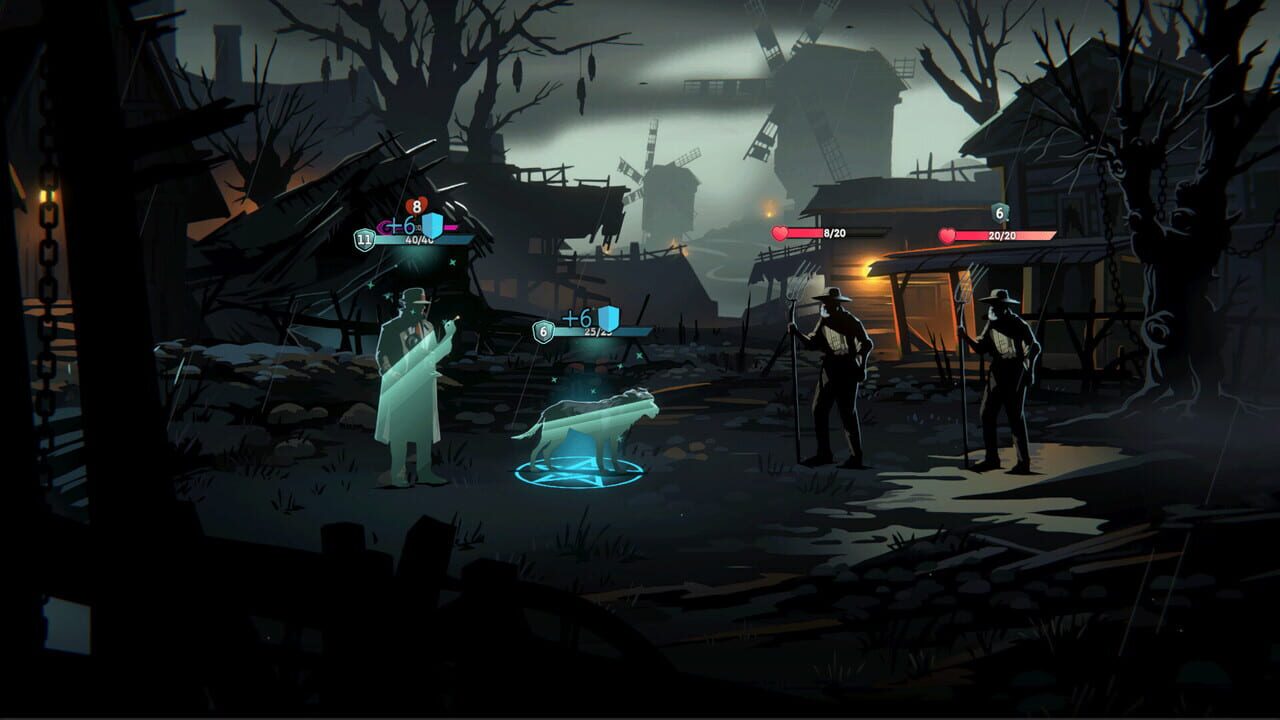Click the +6 shield icon above the spirit dog
The height and width of the screenshot is (720, 1280).
(610, 317)
